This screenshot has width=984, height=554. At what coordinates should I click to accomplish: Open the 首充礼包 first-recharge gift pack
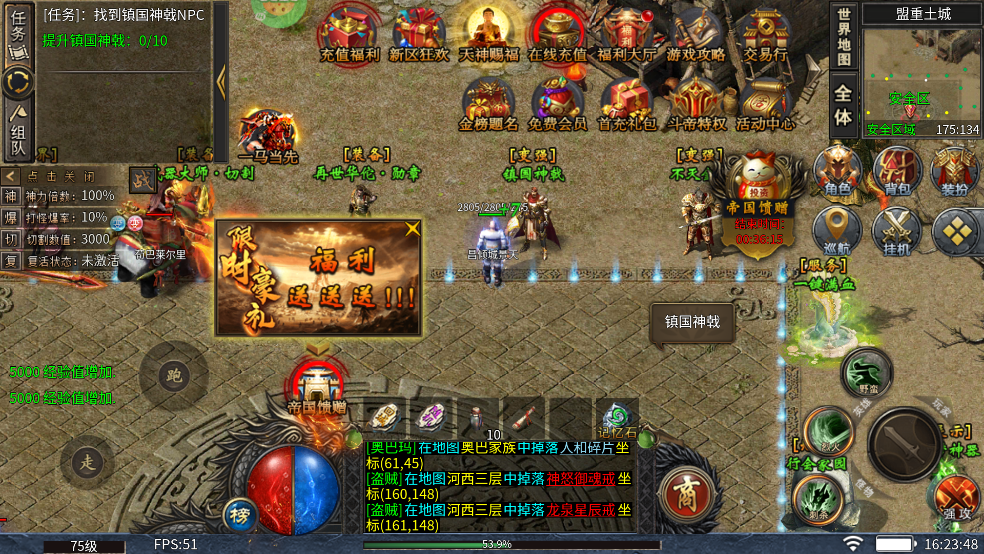click(627, 103)
